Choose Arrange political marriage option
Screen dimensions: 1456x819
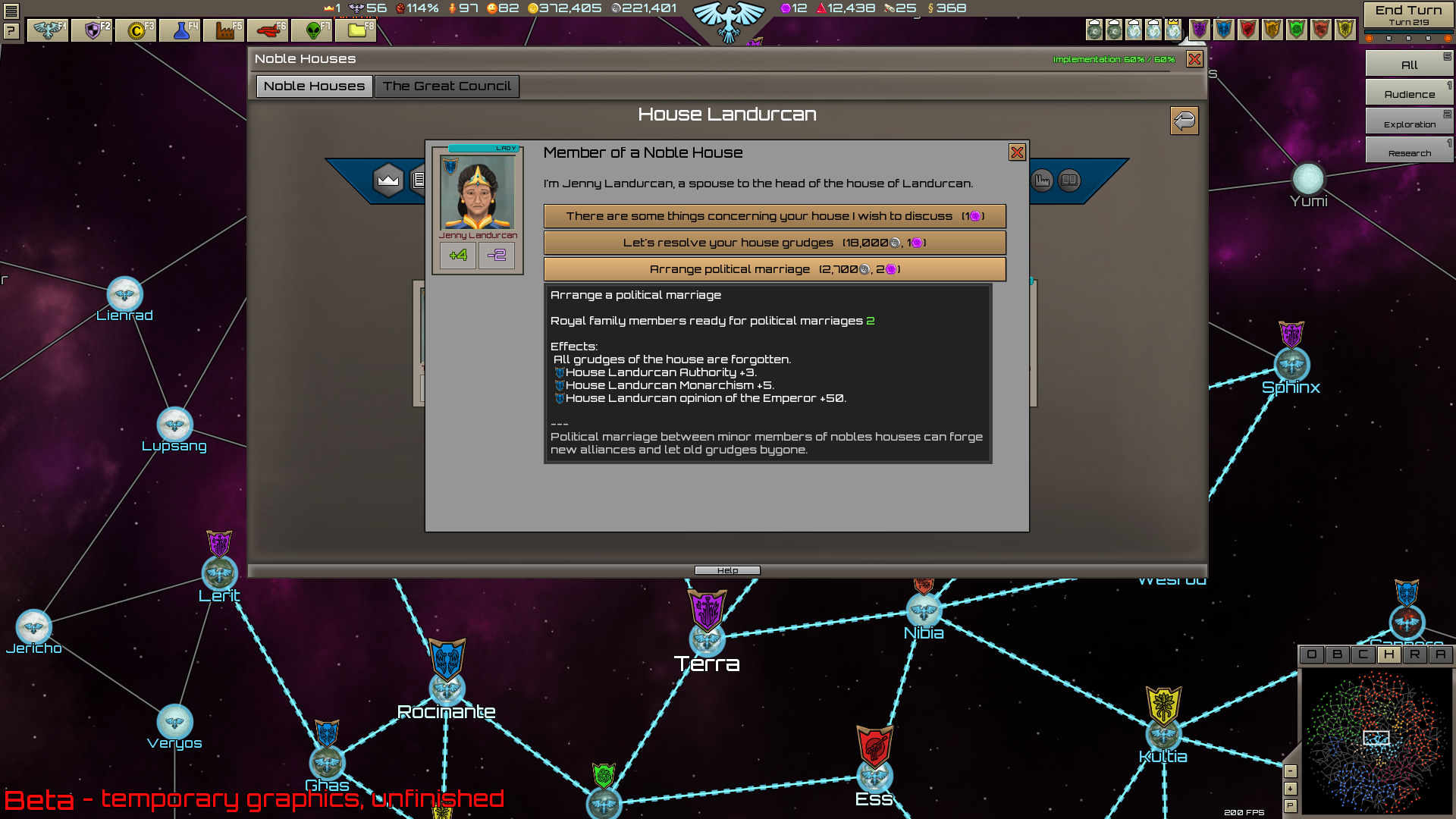773,269
